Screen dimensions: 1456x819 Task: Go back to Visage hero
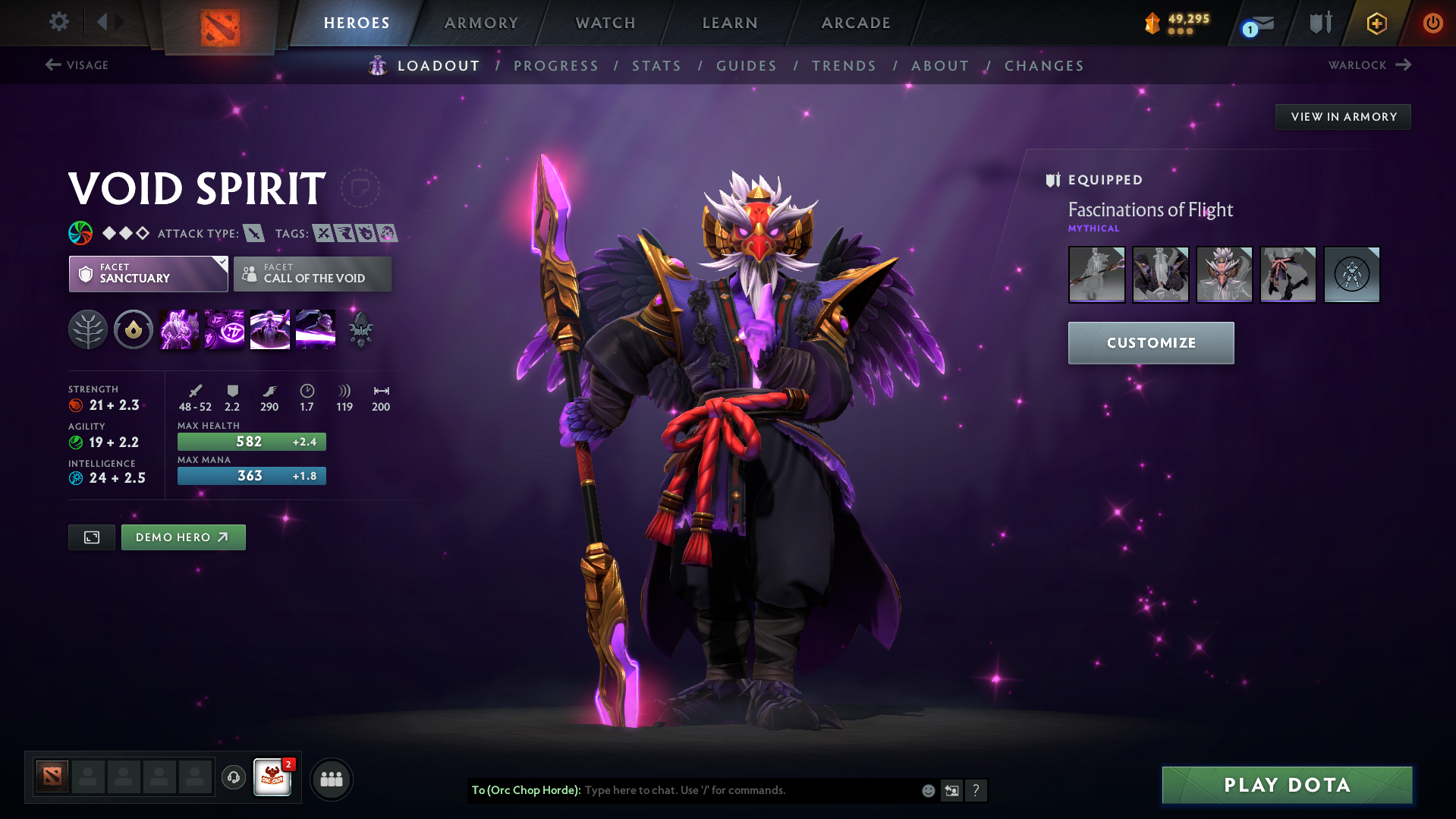click(76, 65)
